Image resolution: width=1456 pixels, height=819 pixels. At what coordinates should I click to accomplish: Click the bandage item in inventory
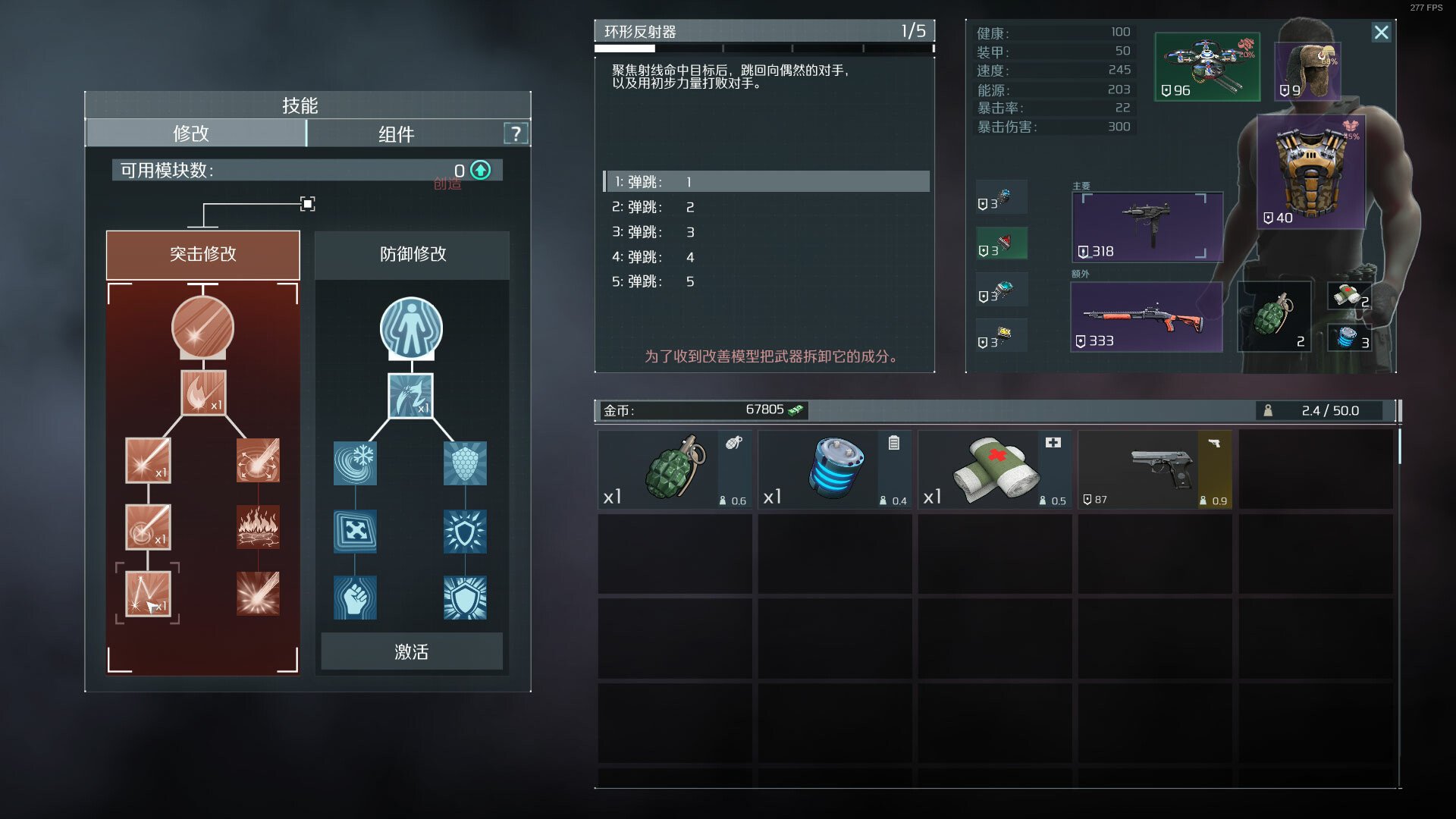994,469
